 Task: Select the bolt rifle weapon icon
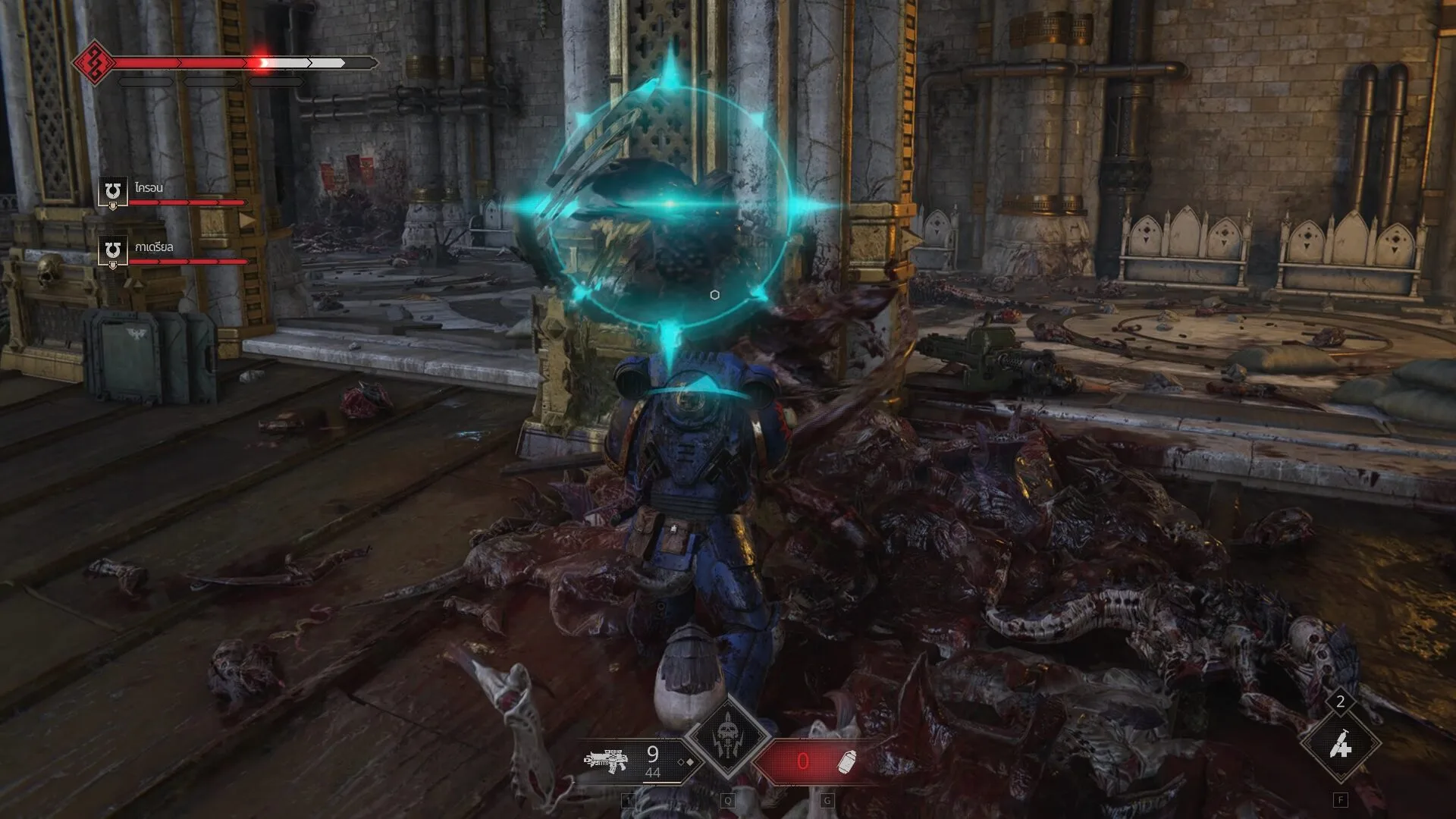coord(606,760)
